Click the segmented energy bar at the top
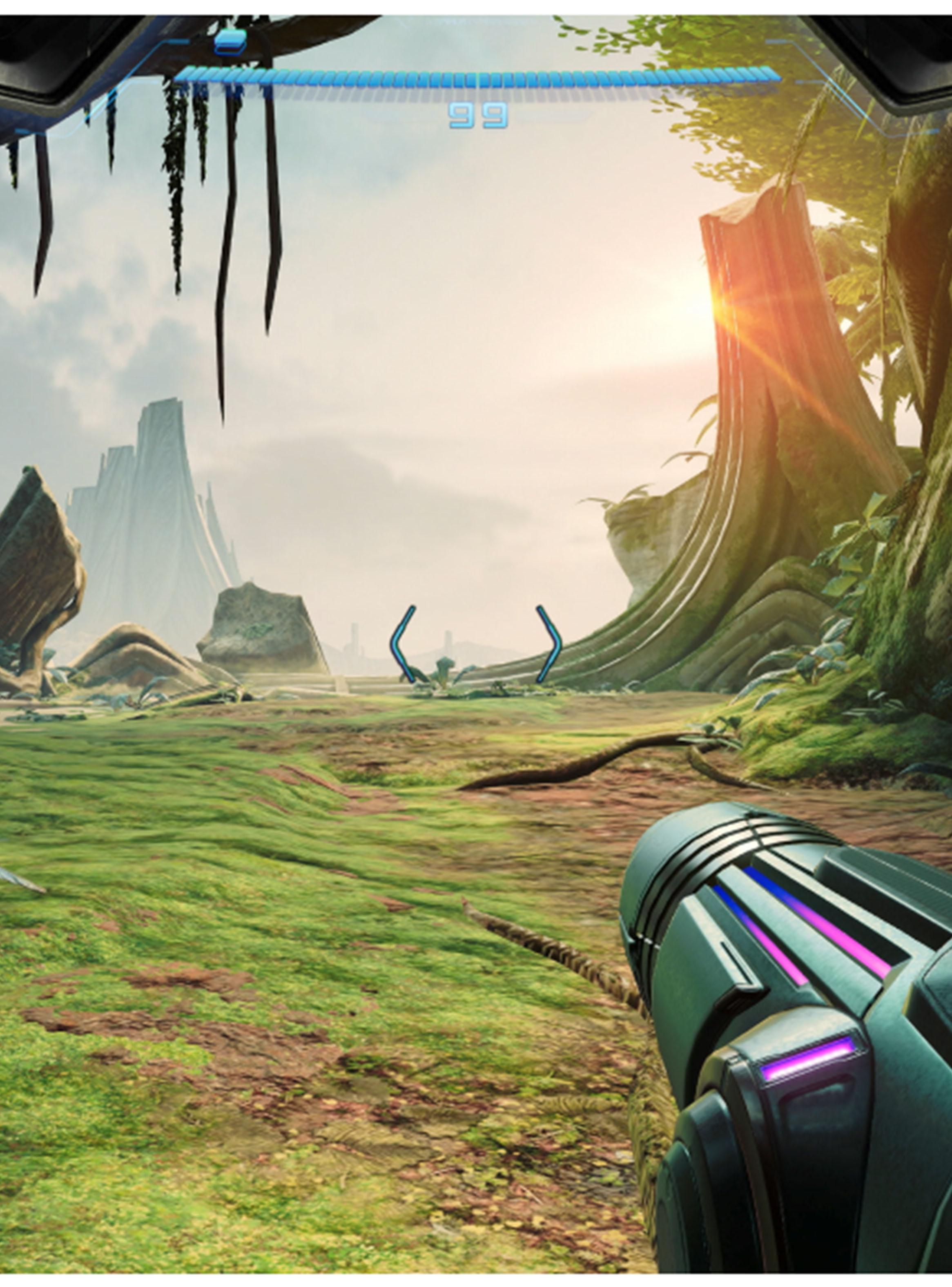 pyautogui.click(x=478, y=75)
